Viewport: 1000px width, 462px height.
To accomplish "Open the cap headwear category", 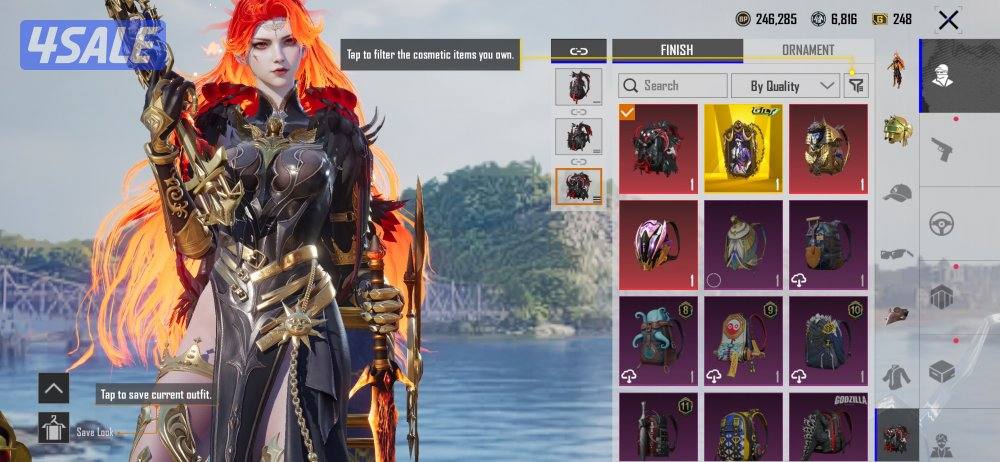I will coord(897,192).
